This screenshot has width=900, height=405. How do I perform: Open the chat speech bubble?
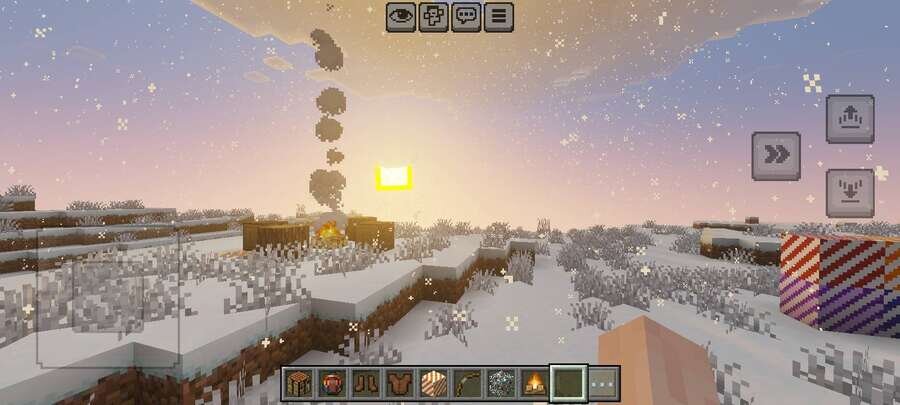tap(465, 16)
